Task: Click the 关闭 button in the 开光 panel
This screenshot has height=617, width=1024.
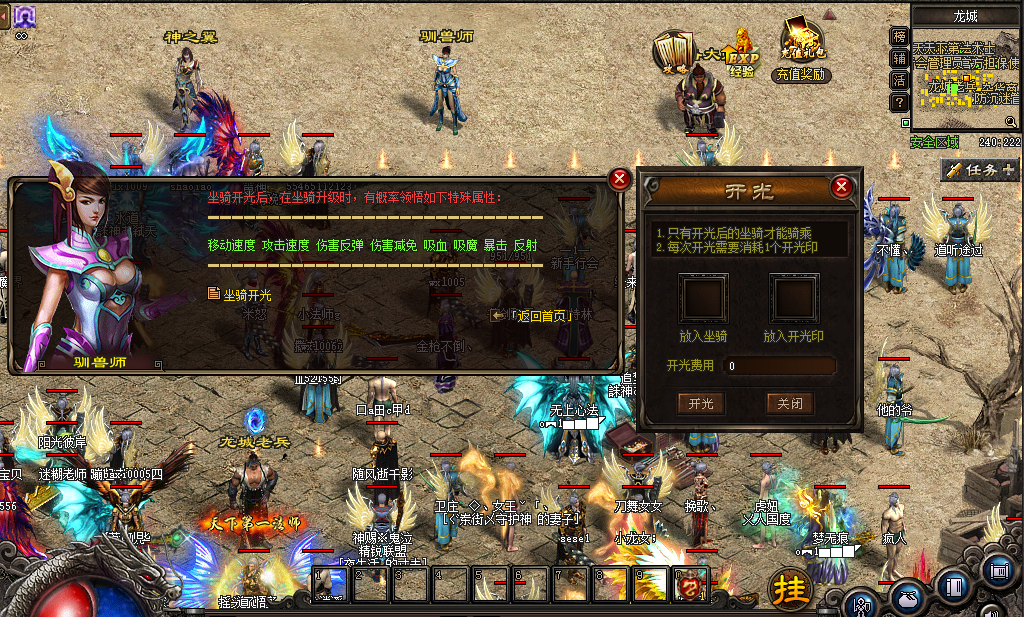Action: [789, 403]
